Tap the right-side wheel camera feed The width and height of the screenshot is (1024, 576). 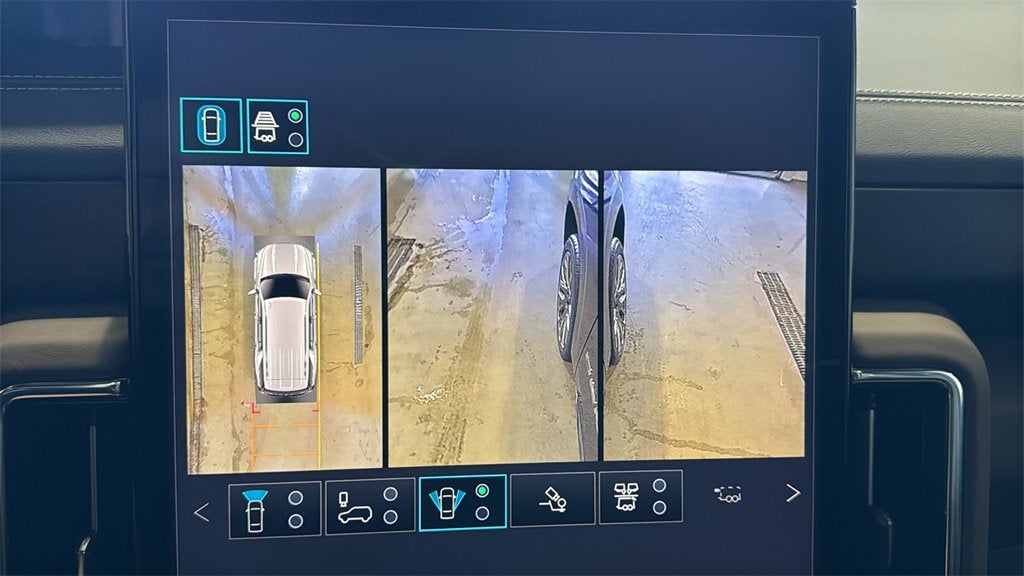tap(705, 314)
